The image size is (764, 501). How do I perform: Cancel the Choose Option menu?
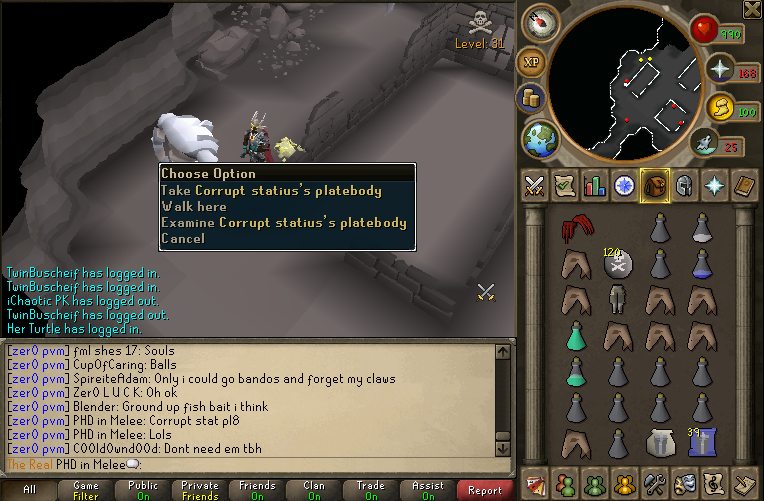click(x=182, y=238)
